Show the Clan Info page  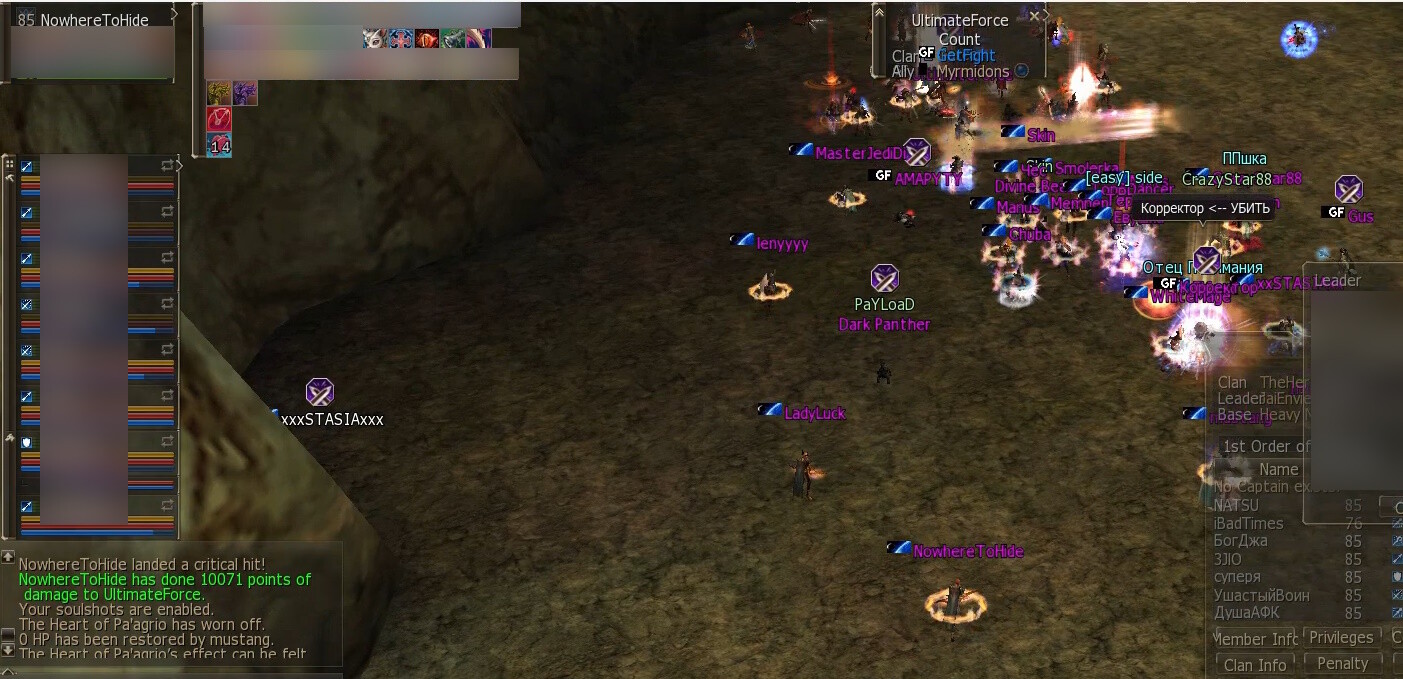pos(1255,664)
